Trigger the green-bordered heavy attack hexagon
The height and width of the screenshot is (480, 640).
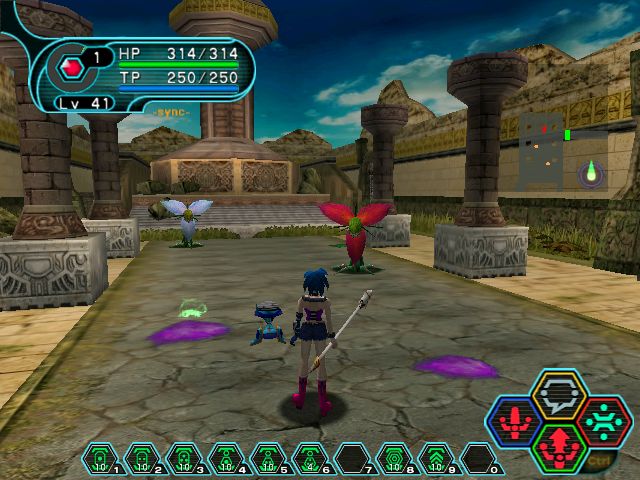[x=560, y=446]
